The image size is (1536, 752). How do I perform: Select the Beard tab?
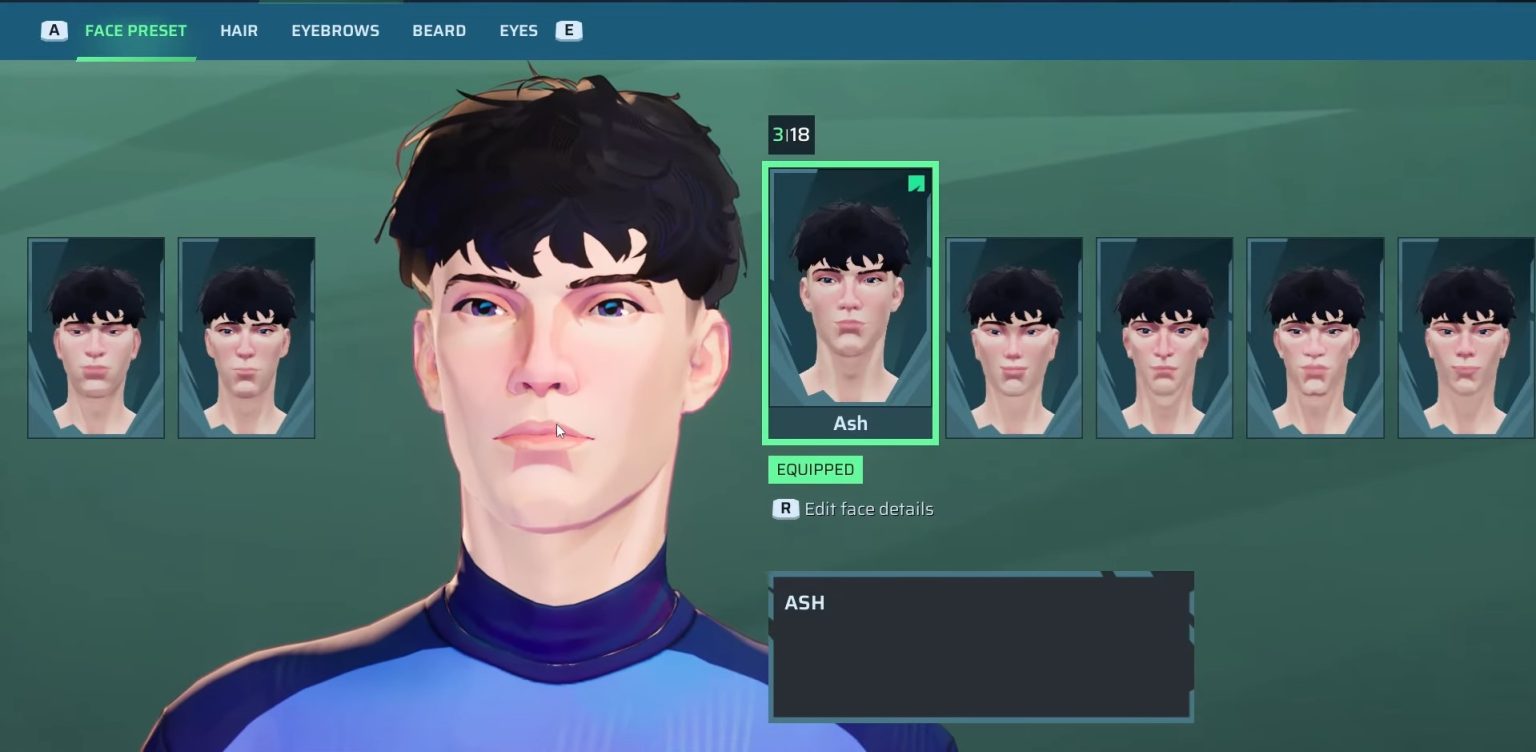click(x=439, y=31)
